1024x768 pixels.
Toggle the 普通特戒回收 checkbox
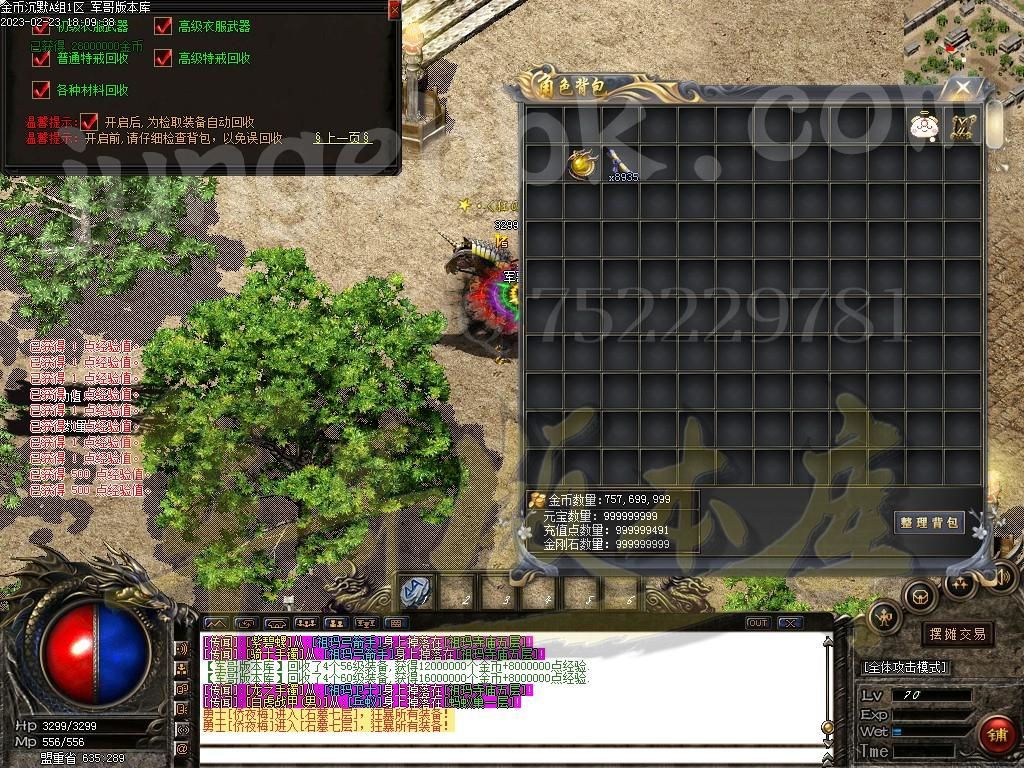tap(41, 58)
